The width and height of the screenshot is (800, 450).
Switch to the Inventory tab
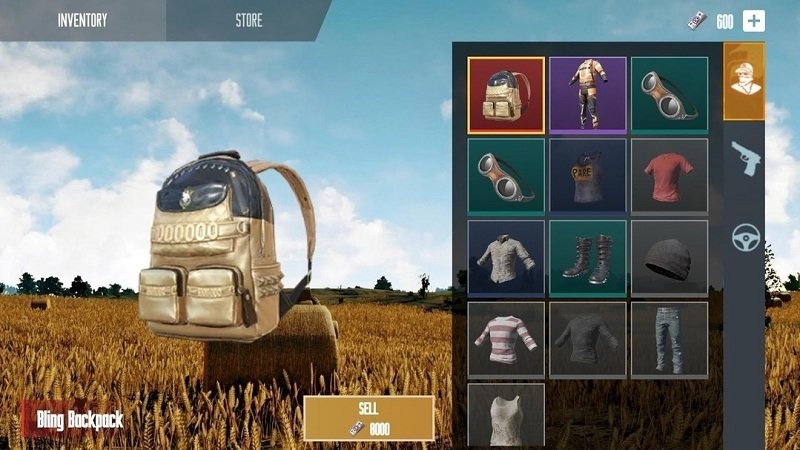tap(82, 20)
